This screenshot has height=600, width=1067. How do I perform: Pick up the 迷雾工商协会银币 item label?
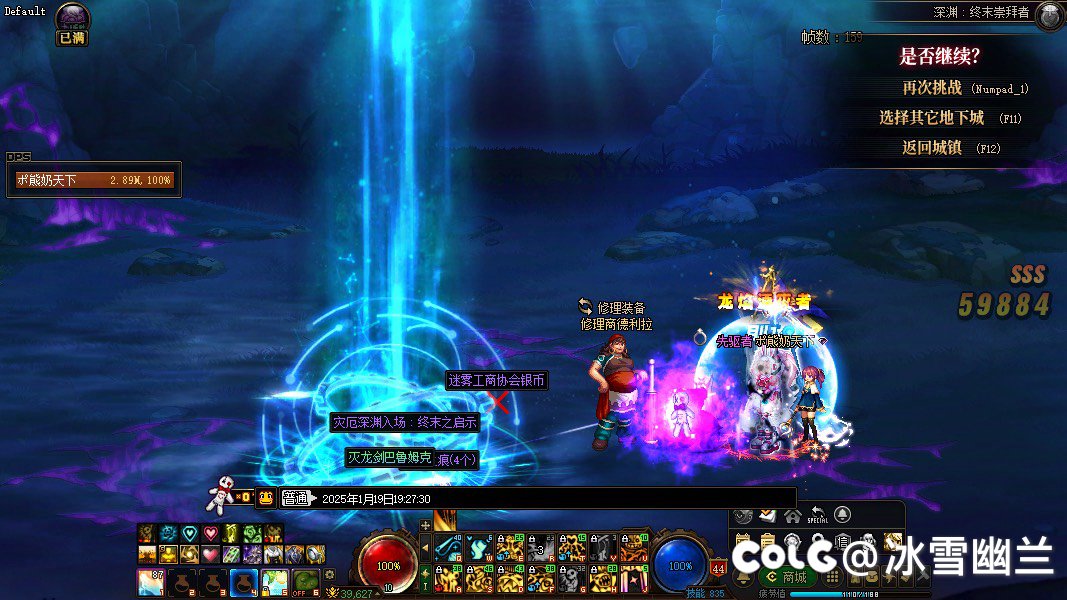[x=497, y=381]
